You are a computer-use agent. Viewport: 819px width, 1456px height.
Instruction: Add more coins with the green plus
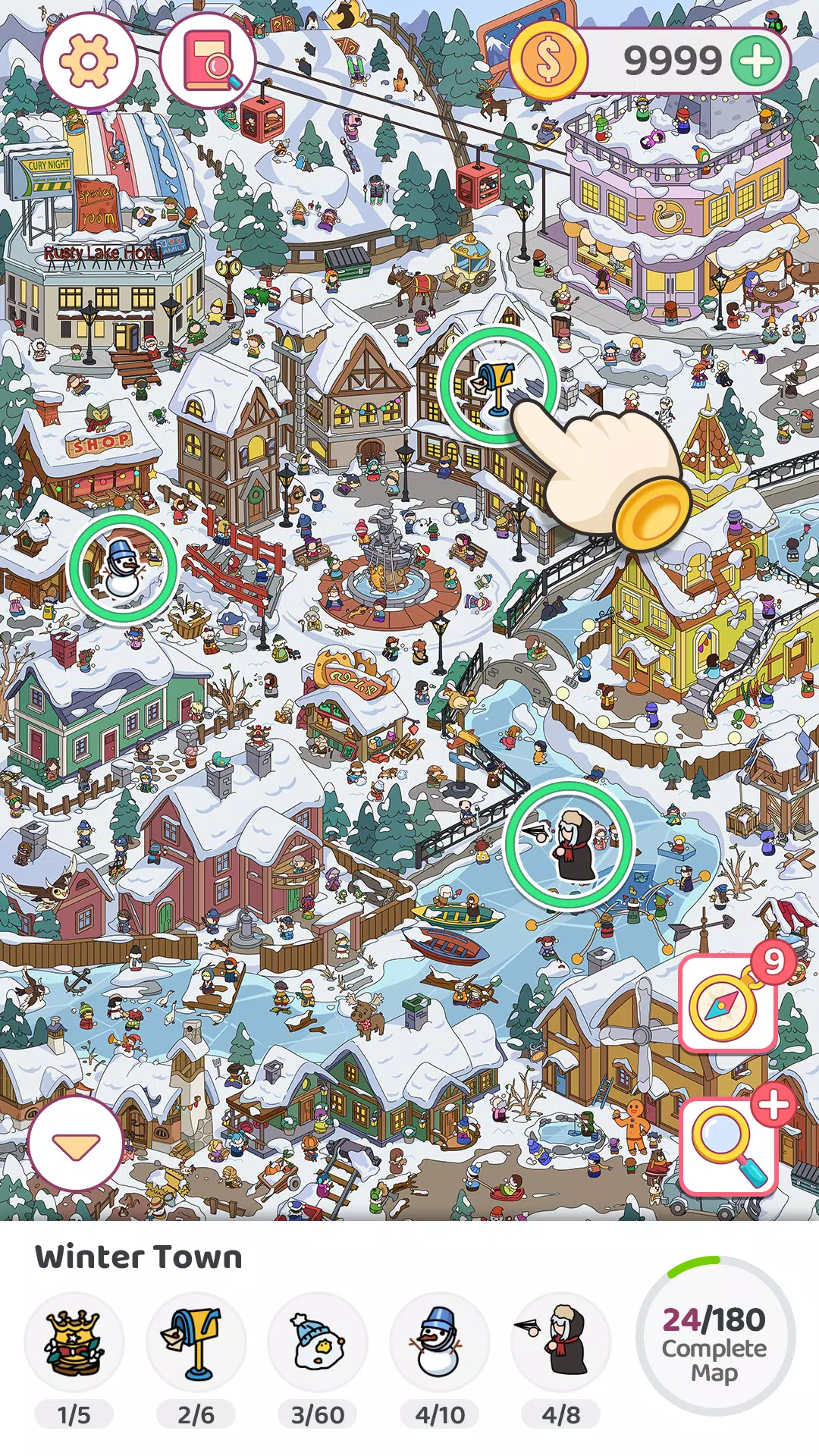point(757,61)
